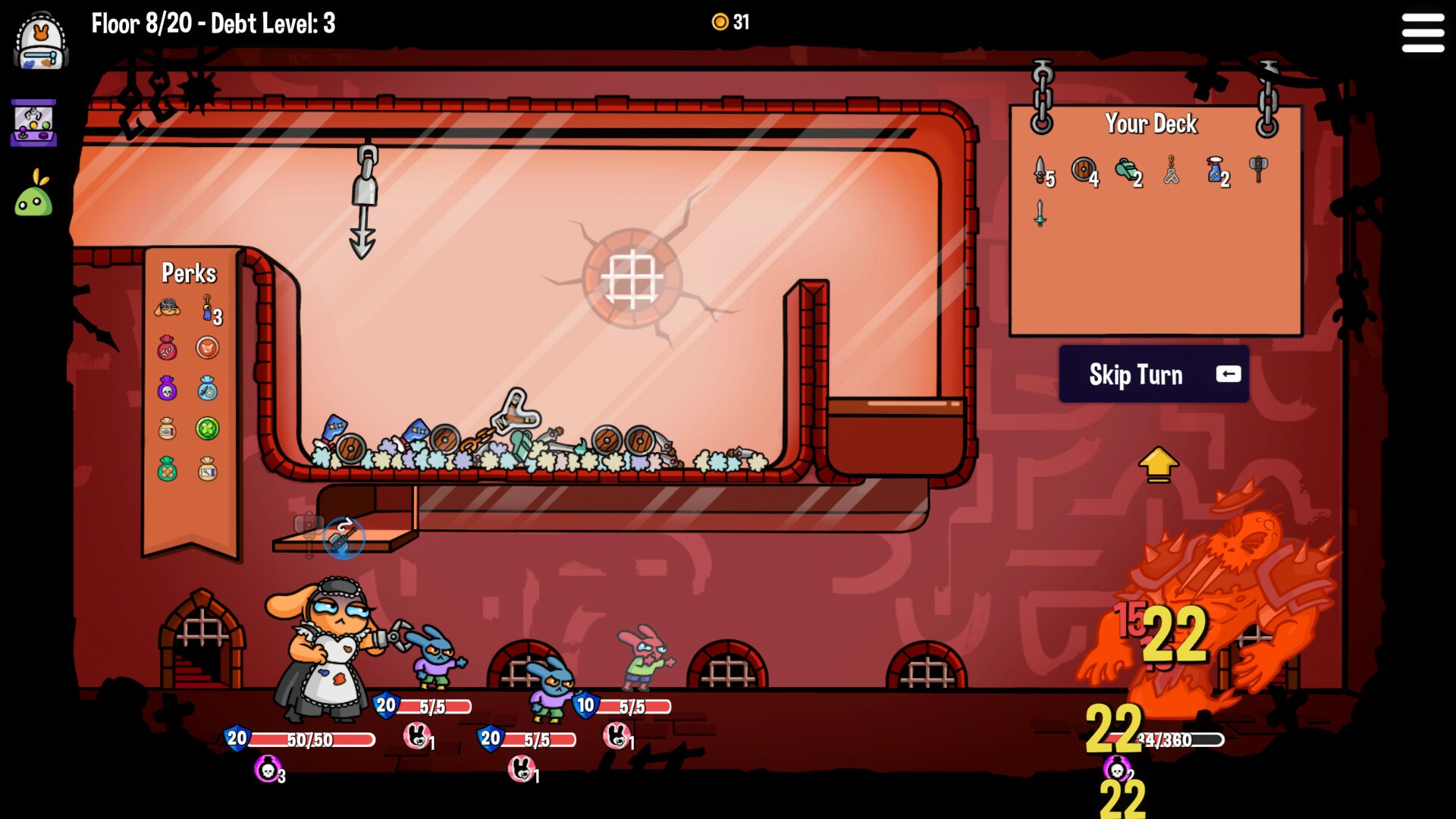View the light blue dagger bag perk
Image resolution: width=1456 pixels, height=819 pixels.
(207, 388)
